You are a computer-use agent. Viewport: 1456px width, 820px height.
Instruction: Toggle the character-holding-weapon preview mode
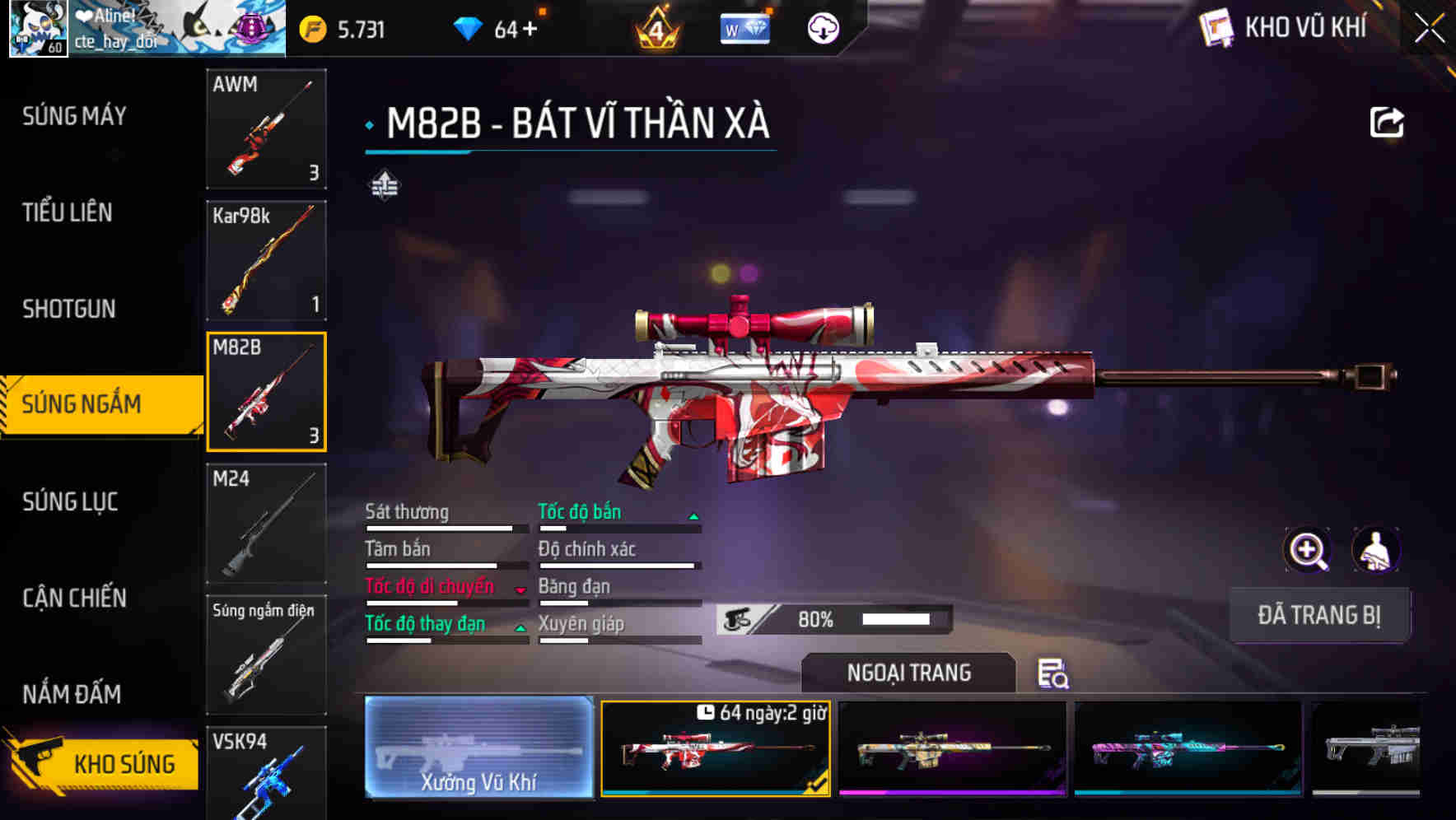[x=1376, y=550]
